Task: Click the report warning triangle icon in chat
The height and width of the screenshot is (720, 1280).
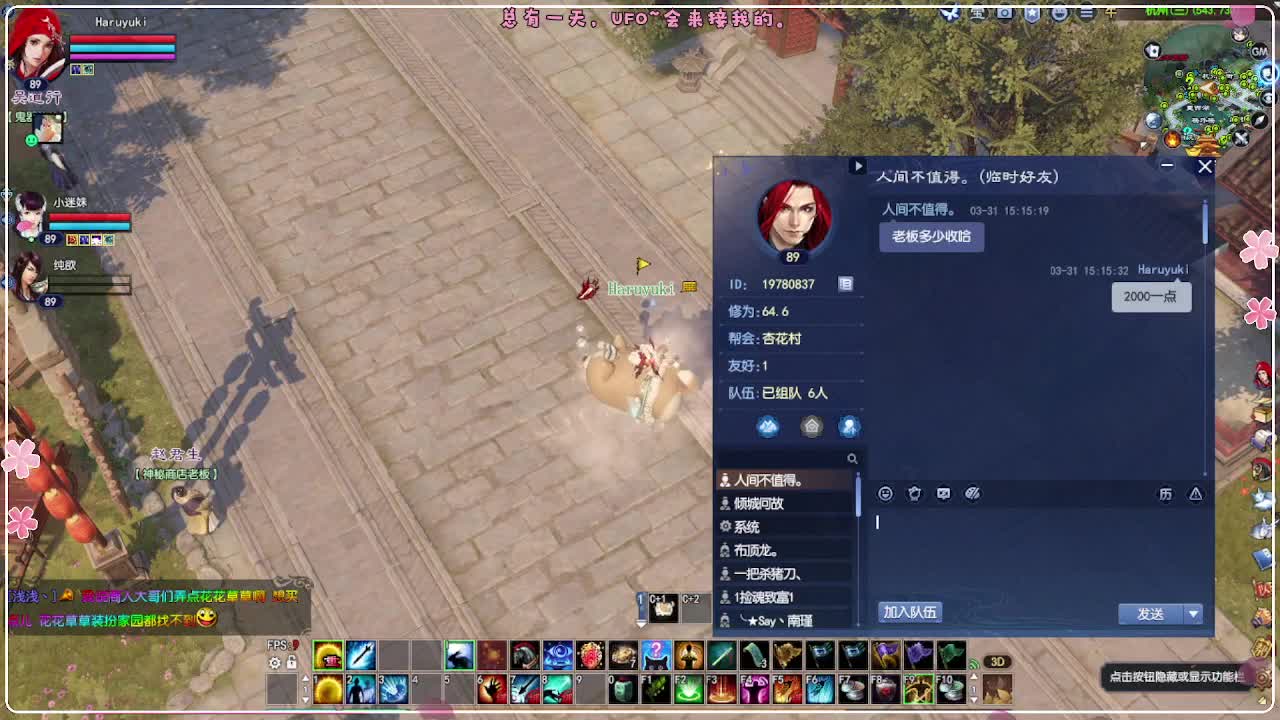Action: 1196,493
